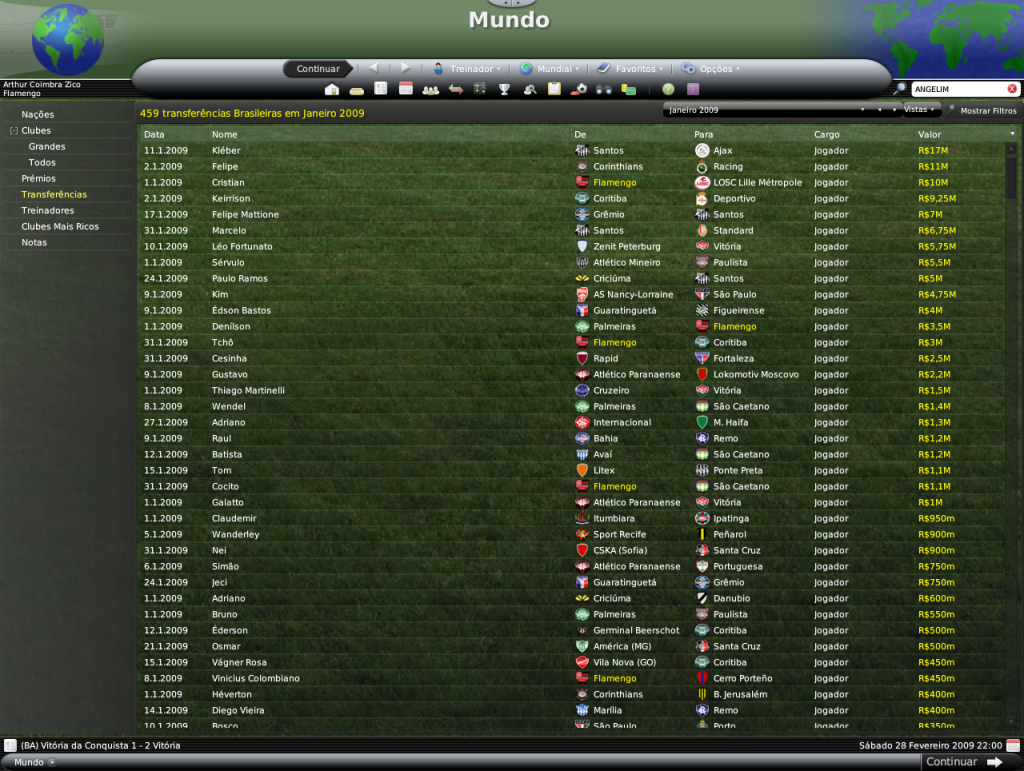The image size is (1024, 771).
Task: Open Grandes under Clubes
Action: click(47, 146)
